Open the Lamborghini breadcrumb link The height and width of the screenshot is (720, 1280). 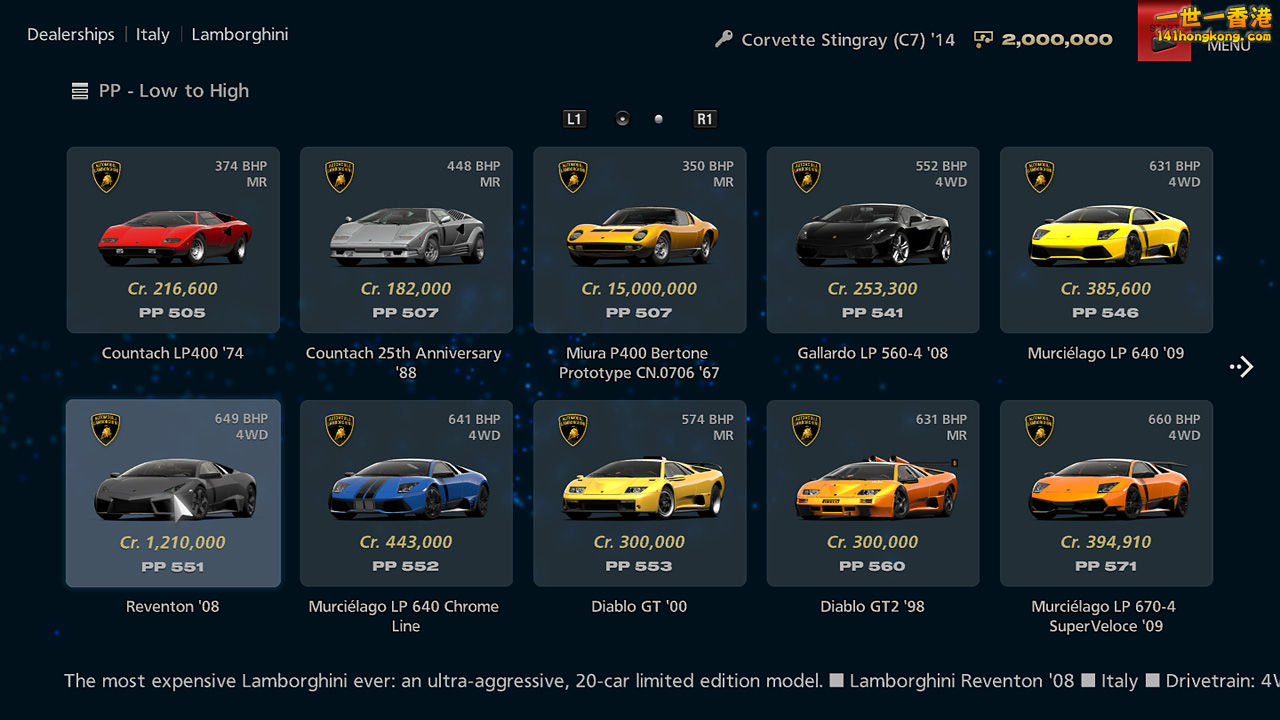[240, 34]
